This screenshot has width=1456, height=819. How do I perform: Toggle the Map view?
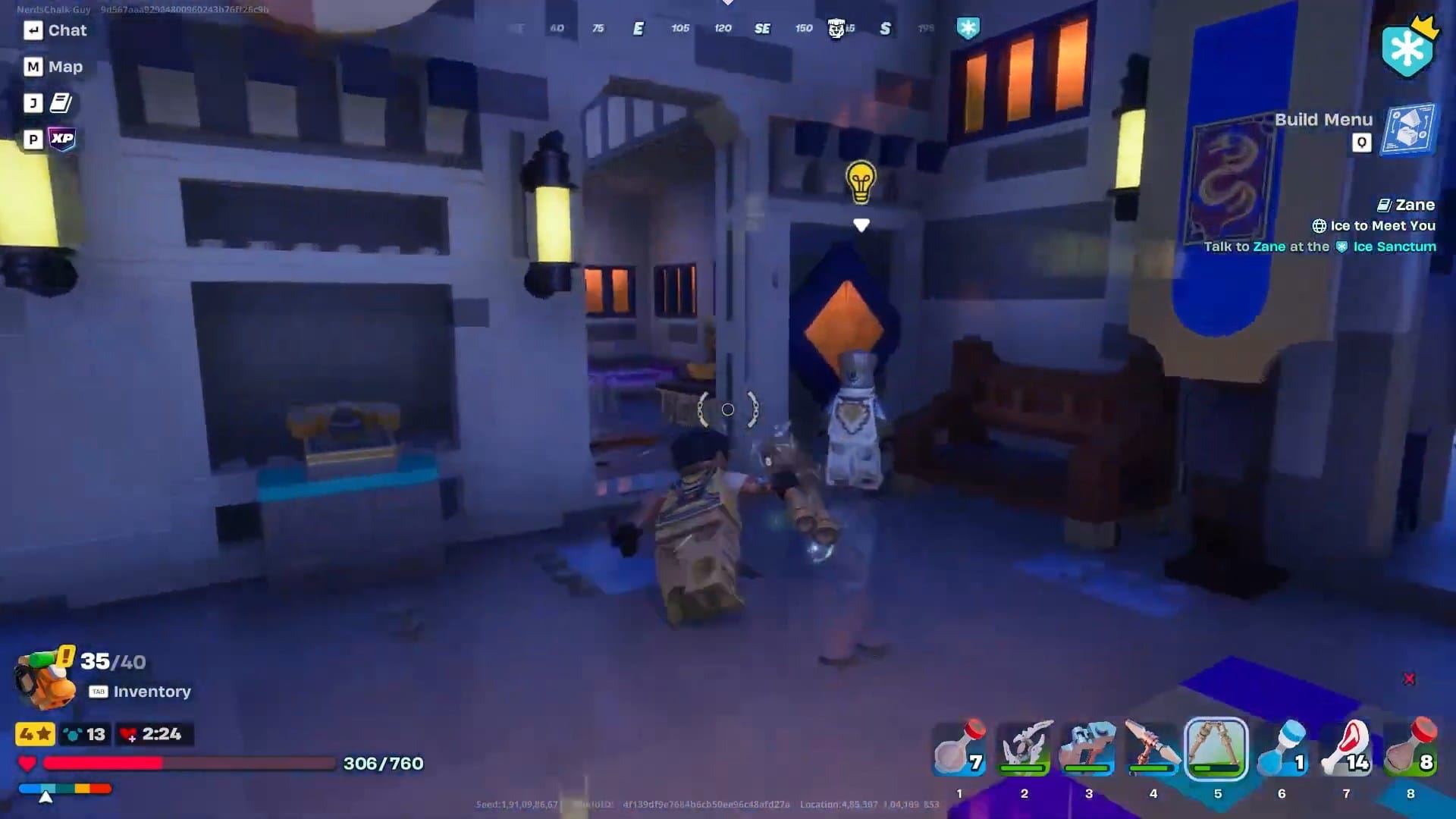[x=52, y=67]
